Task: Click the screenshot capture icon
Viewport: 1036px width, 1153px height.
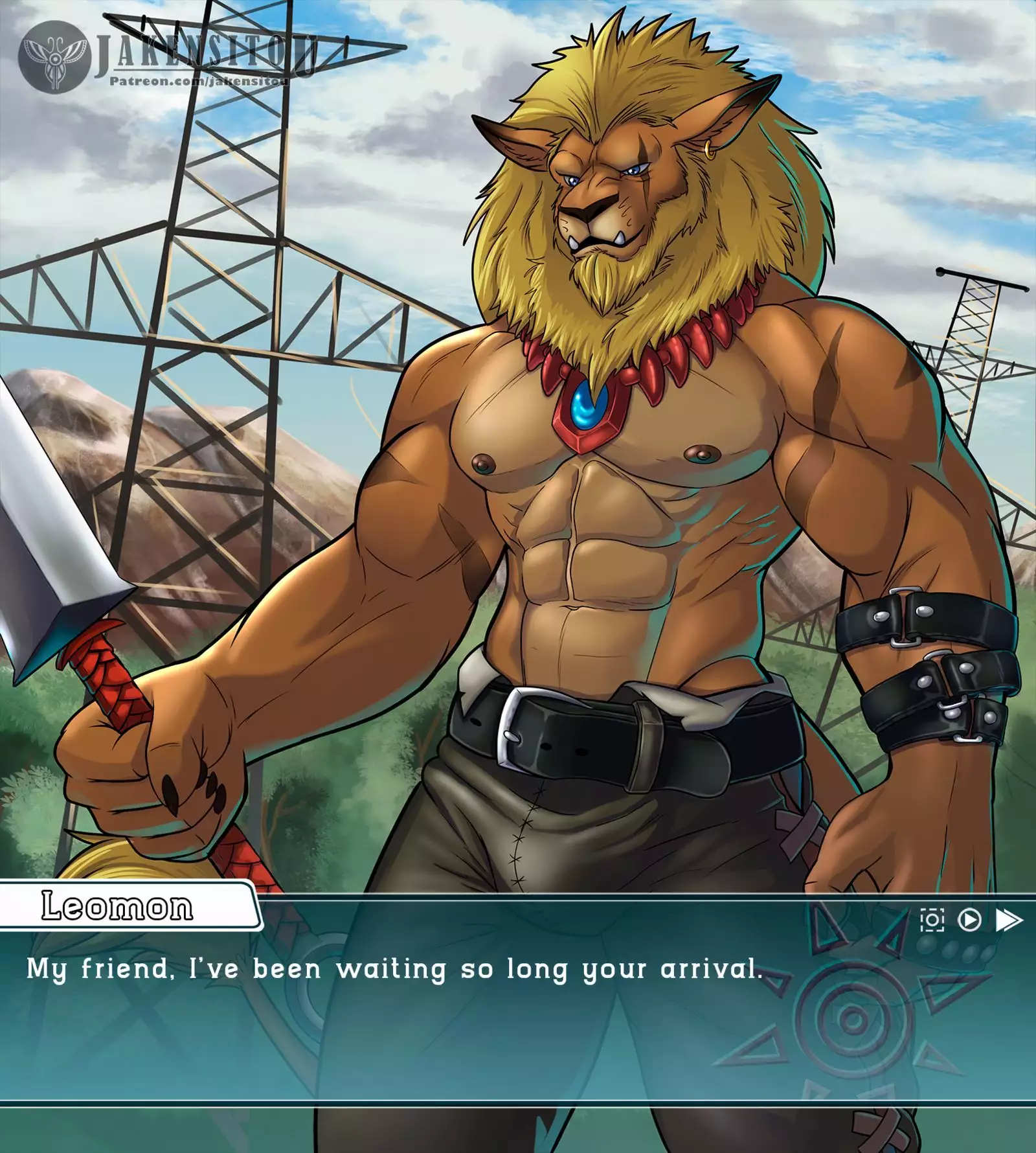Action: click(x=932, y=920)
